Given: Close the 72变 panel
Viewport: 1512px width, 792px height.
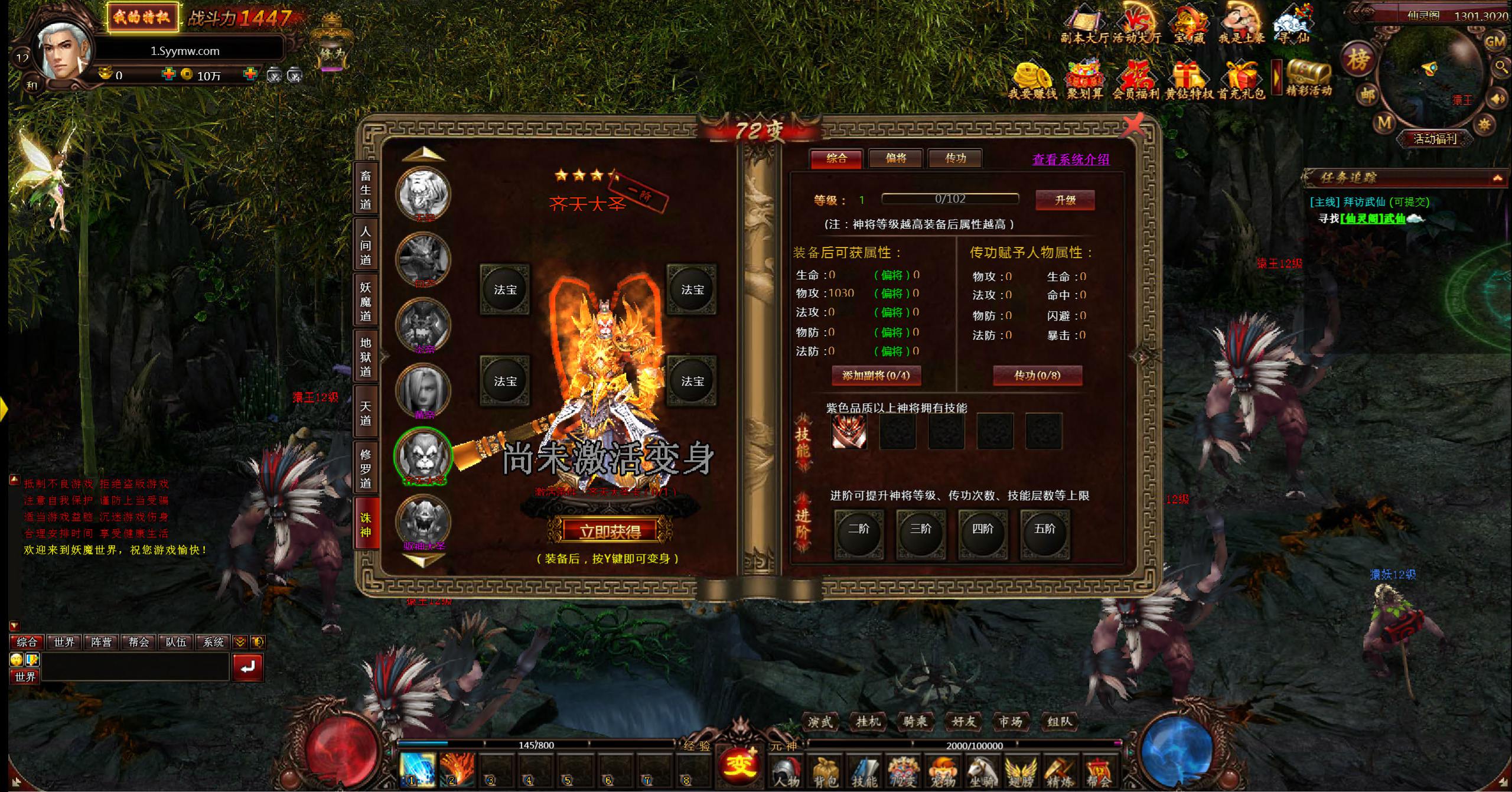Looking at the screenshot, I should click(x=1133, y=126).
